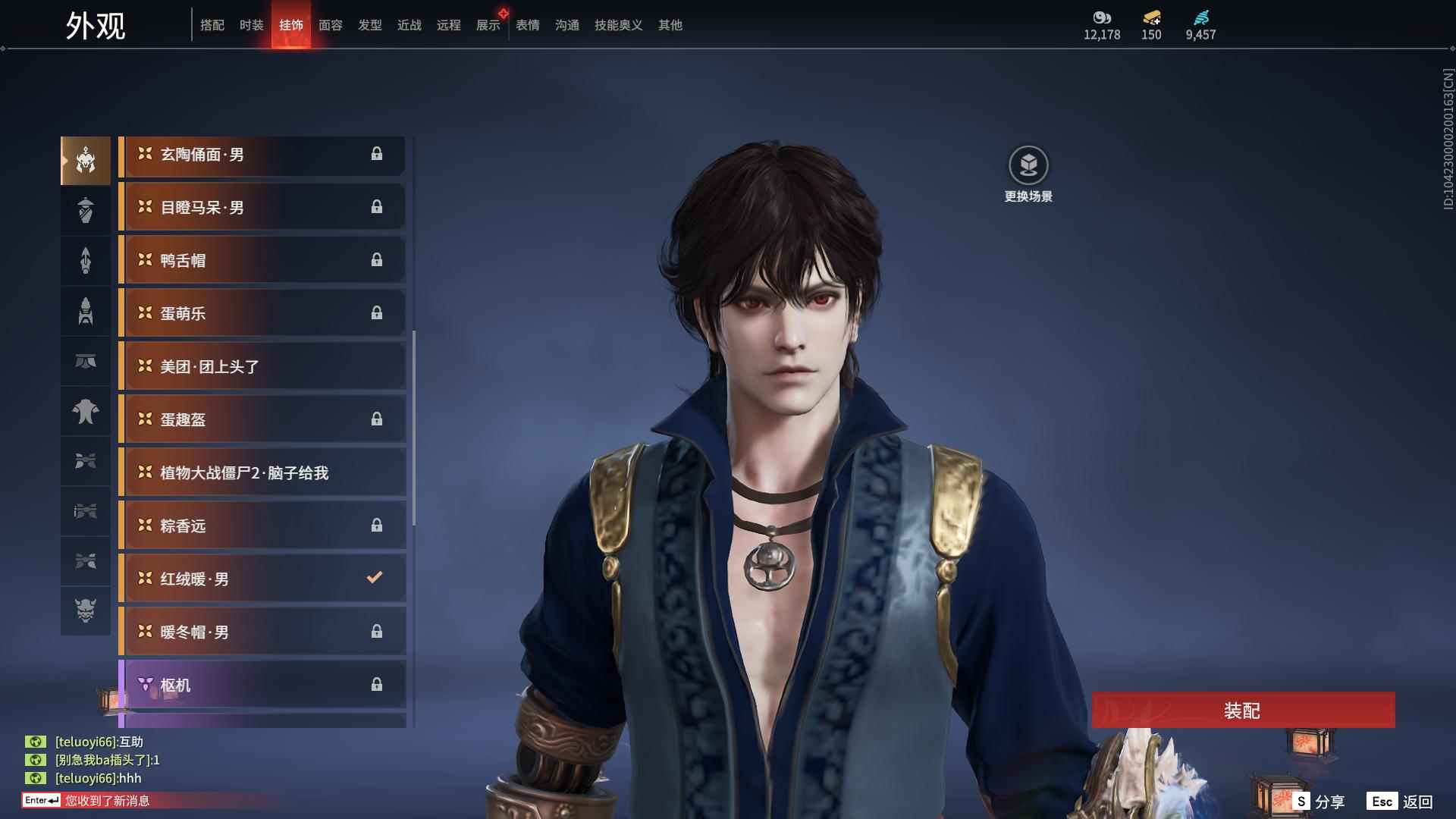Select 植物大战僵尸2·脑子给我 from the list
The image size is (1456, 819).
point(262,472)
